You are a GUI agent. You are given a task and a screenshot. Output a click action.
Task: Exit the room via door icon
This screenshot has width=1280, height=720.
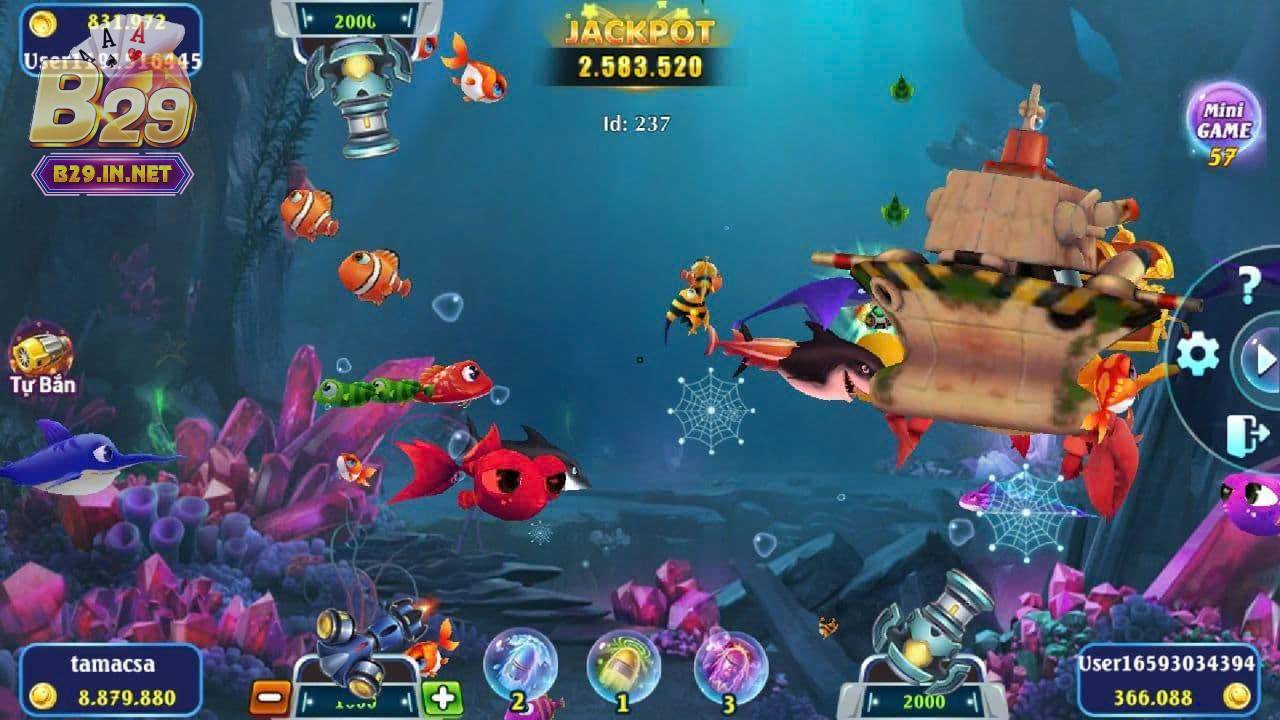[x=1246, y=436]
